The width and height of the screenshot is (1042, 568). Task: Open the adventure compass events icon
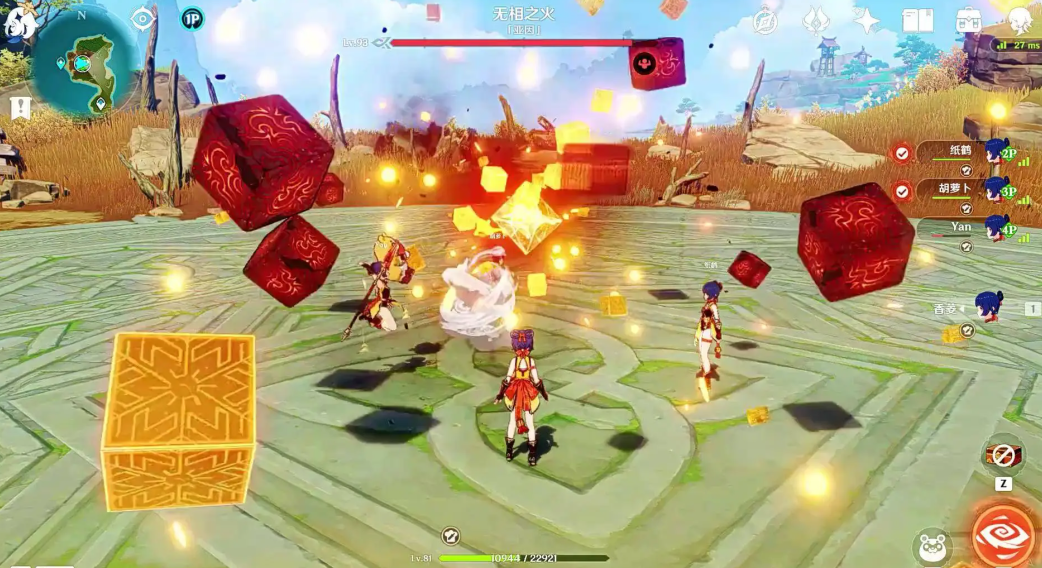(x=766, y=21)
